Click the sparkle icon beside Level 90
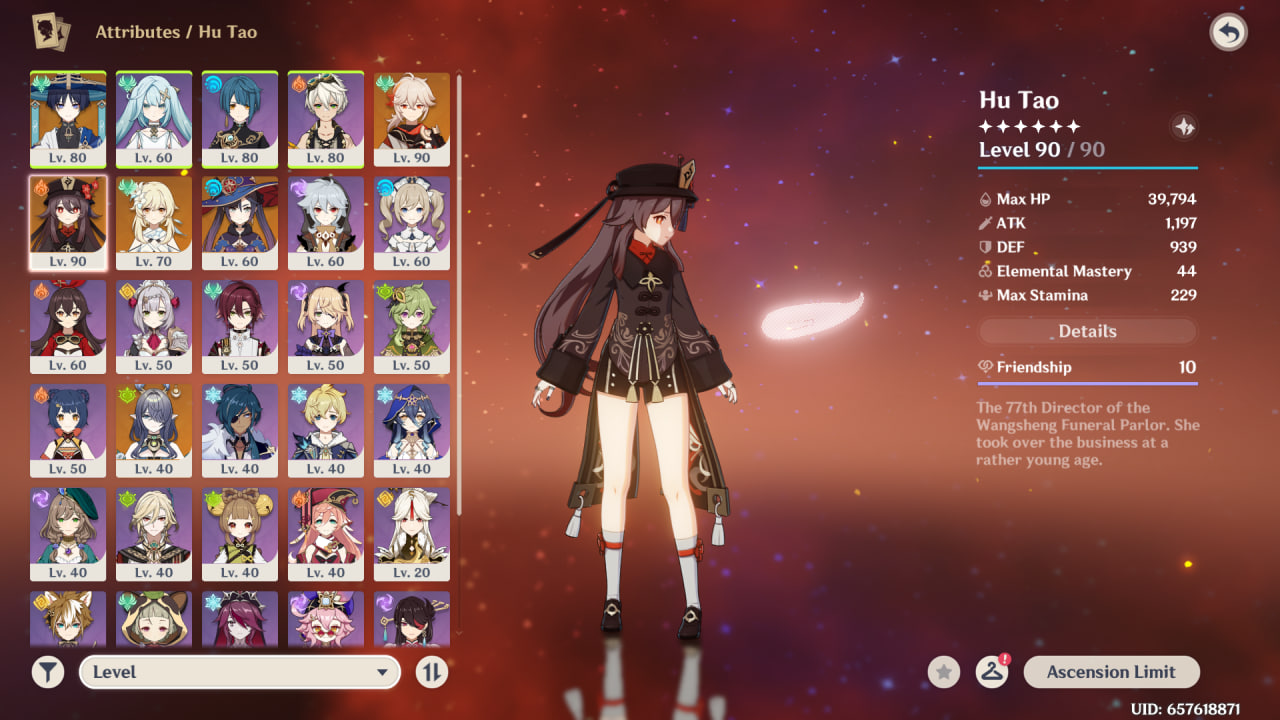The height and width of the screenshot is (720, 1280). coord(1183,127)
